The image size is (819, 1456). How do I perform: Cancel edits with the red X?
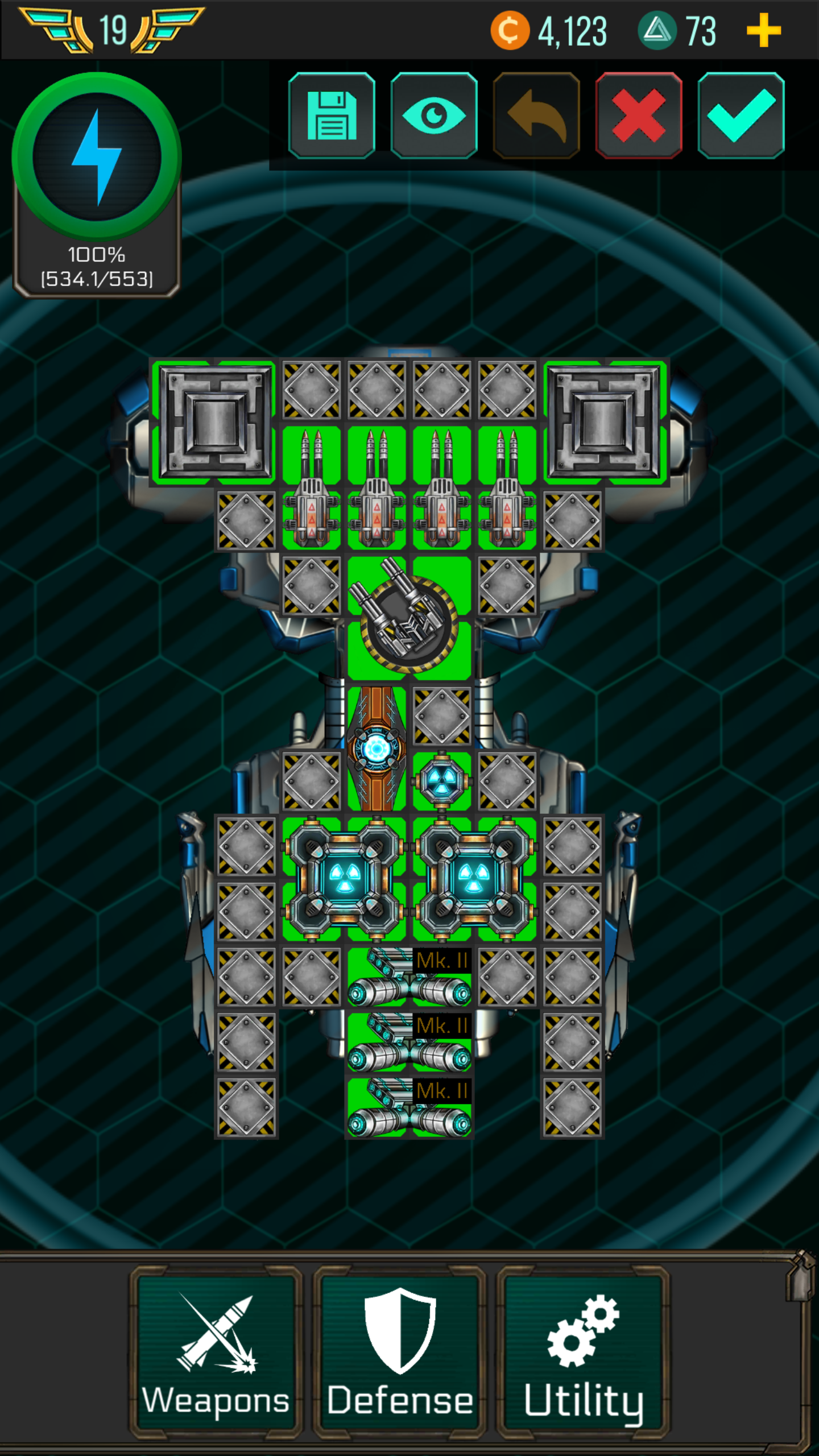[639, 115]
